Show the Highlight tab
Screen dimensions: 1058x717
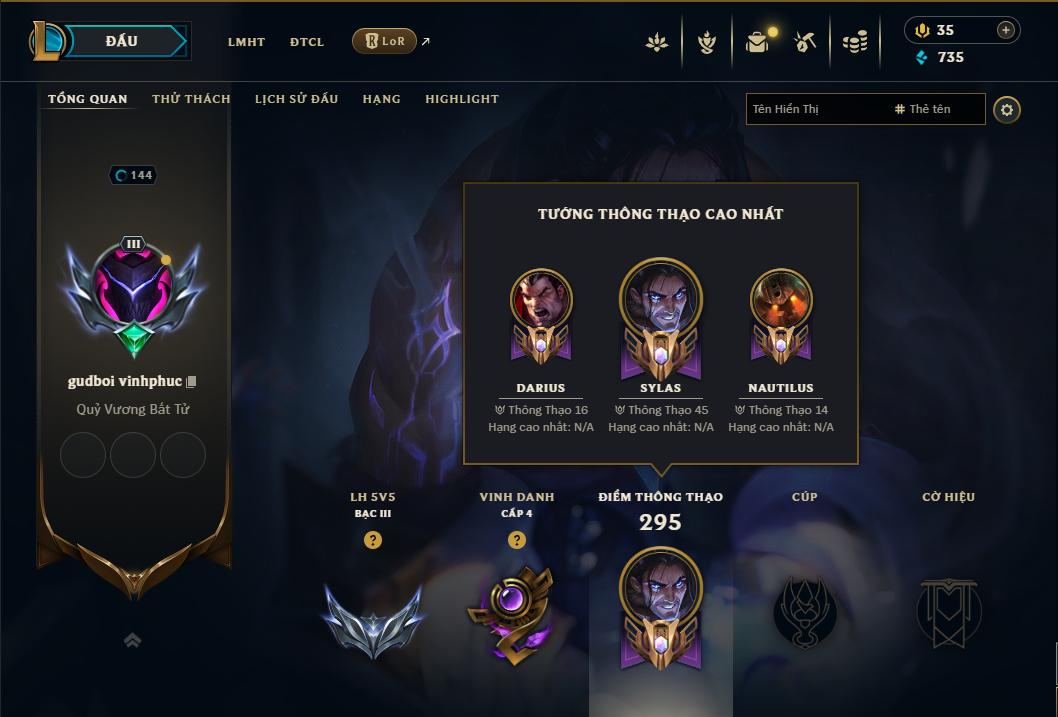(x=461, y=99)
